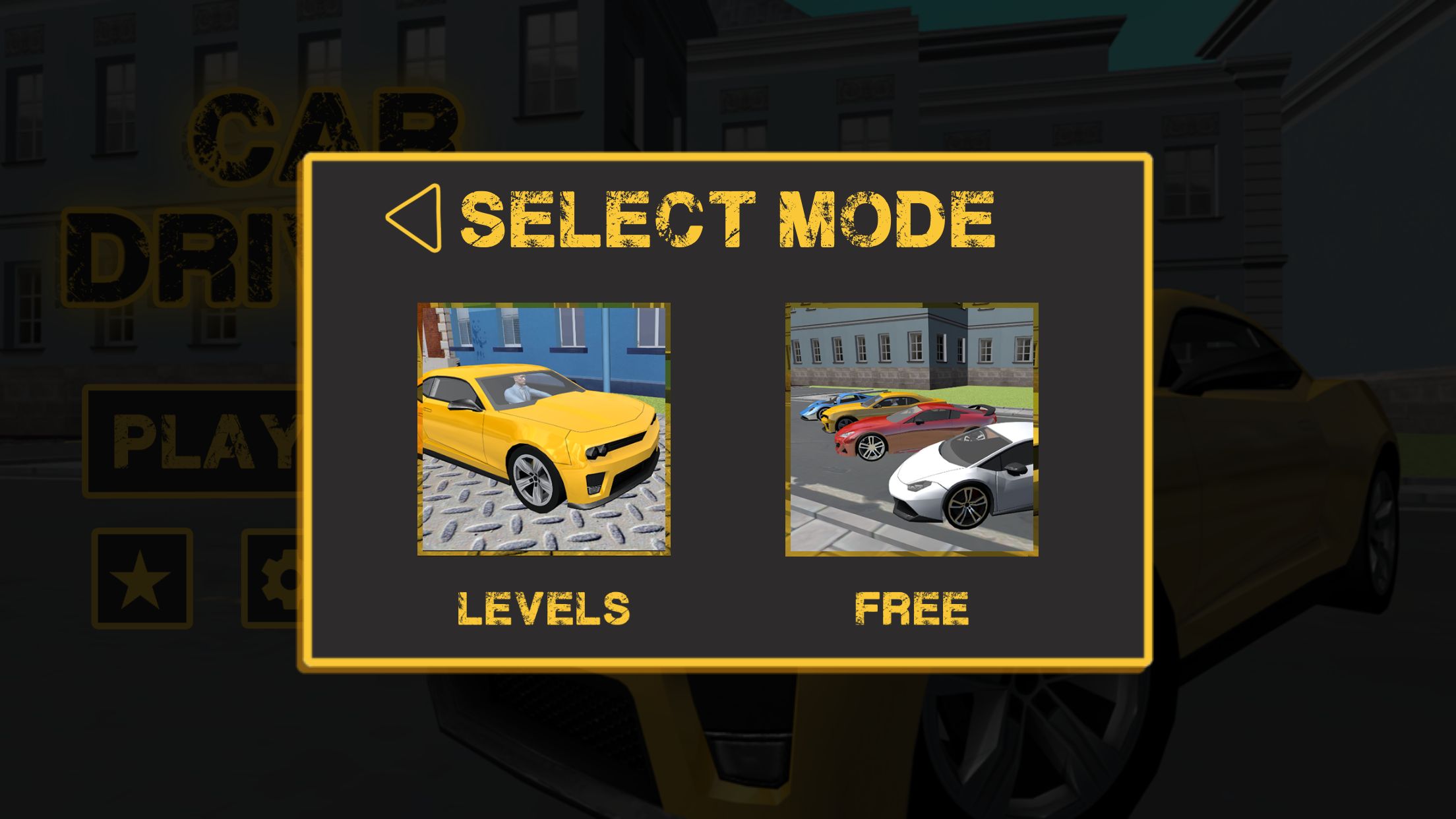Select the Levels mode thumbnail
This screenshot has width=1456, height=819.
544,429
